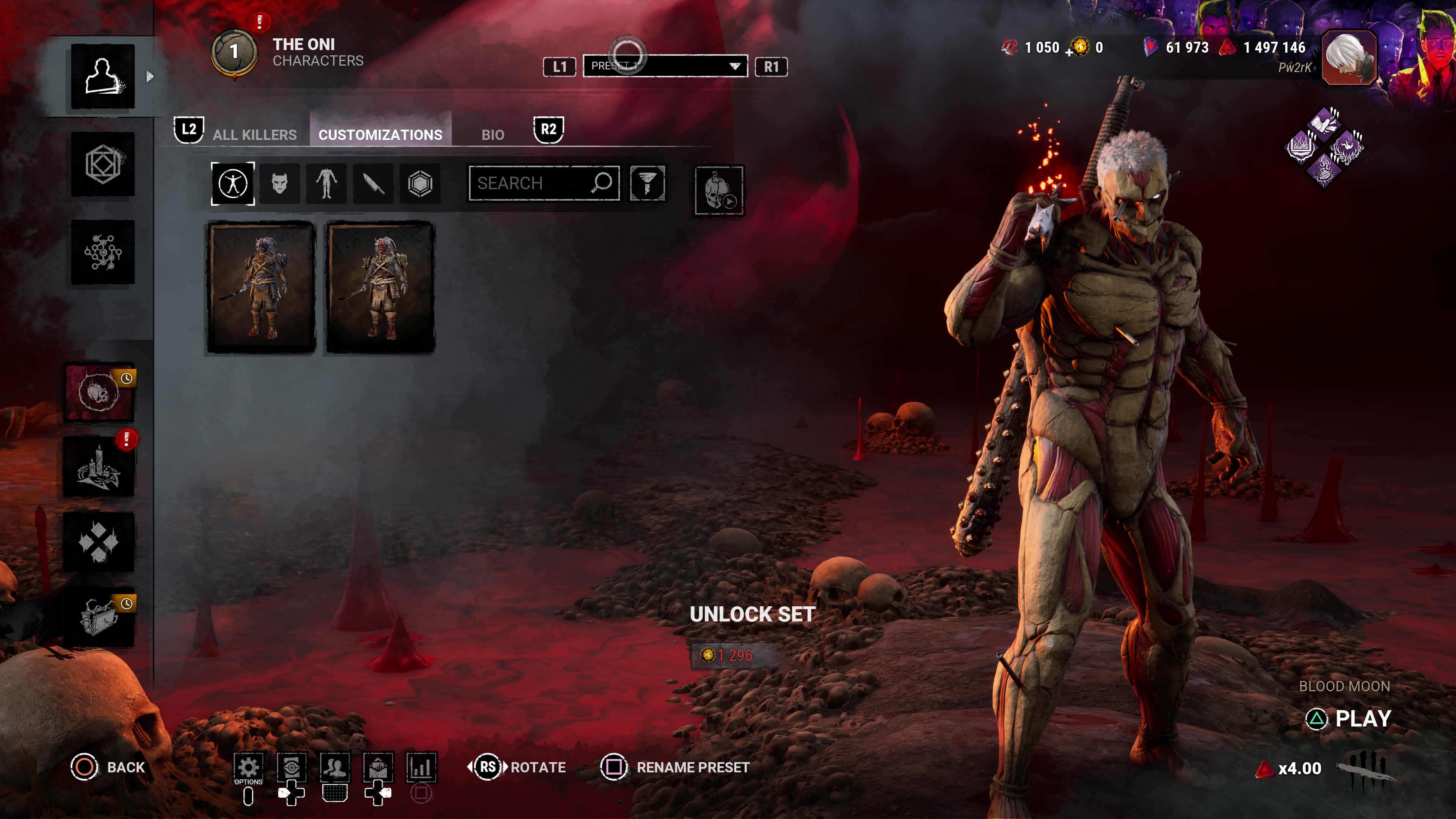The width and height of the screenshot is (1456, 819).
Task: Open the bloodweb node icon in sidebar
Action: 103,252
